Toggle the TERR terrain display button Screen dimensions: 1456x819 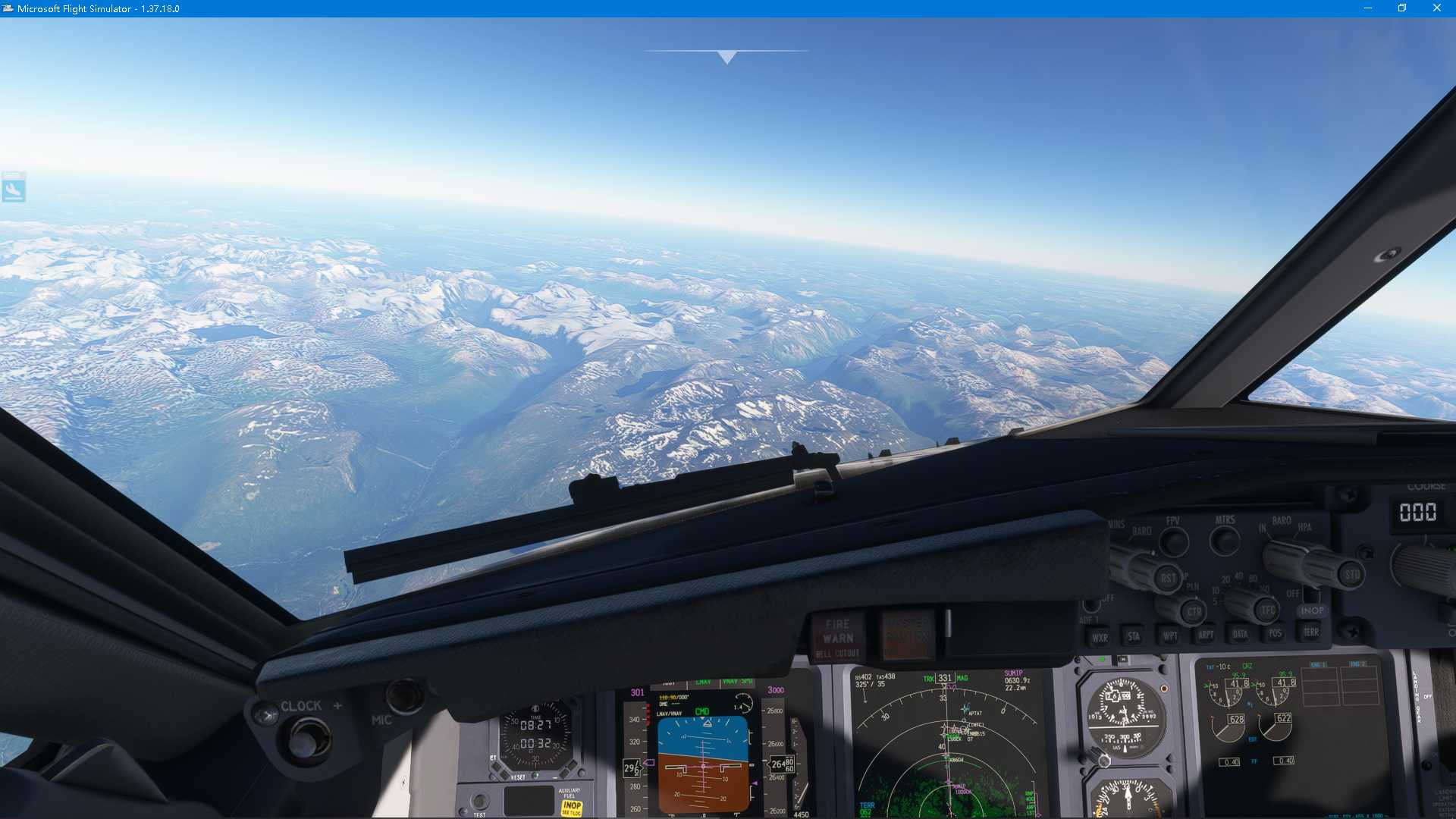click(1310, 632)
